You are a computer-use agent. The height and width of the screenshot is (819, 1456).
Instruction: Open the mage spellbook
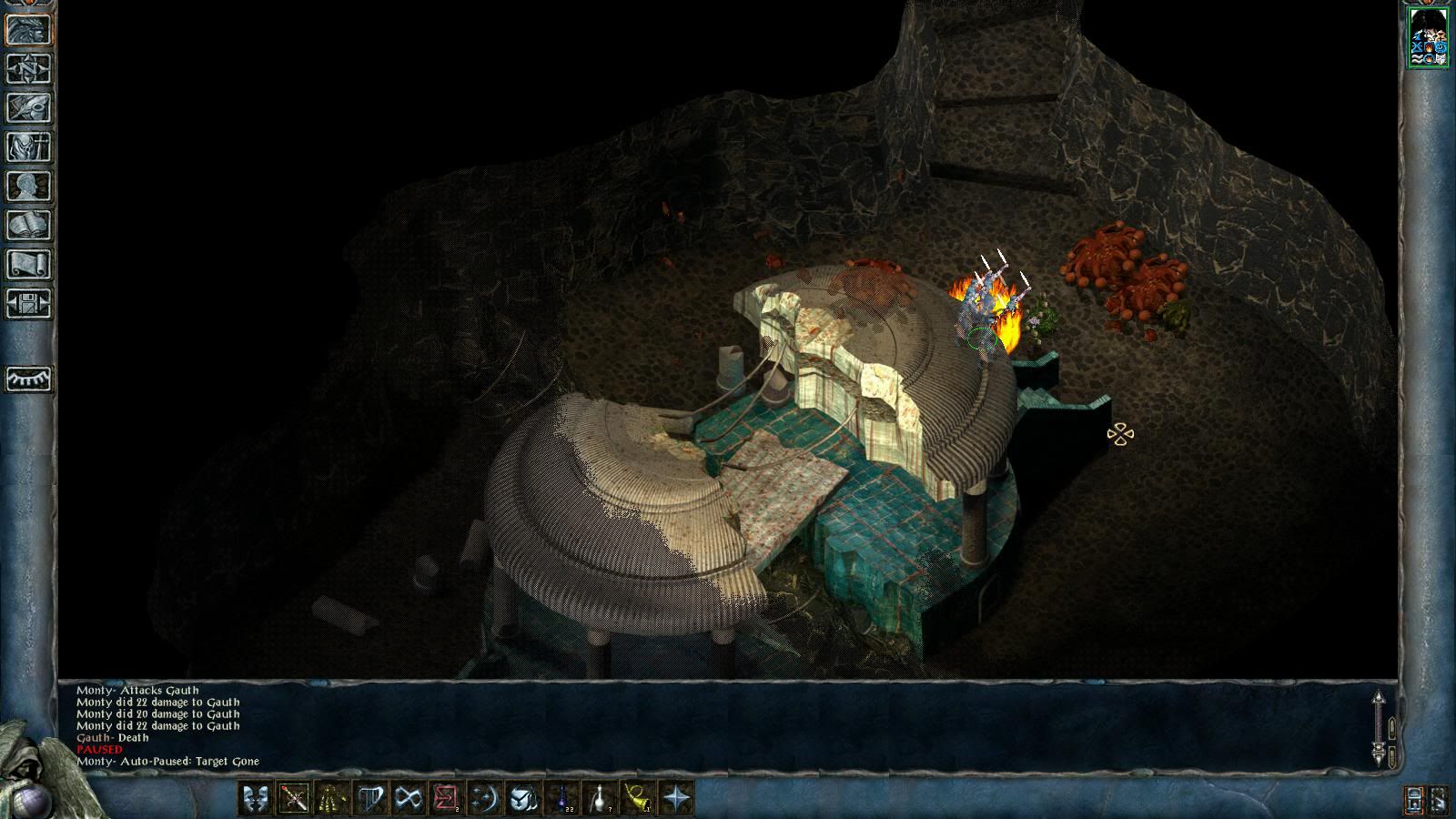coord(29,225)
